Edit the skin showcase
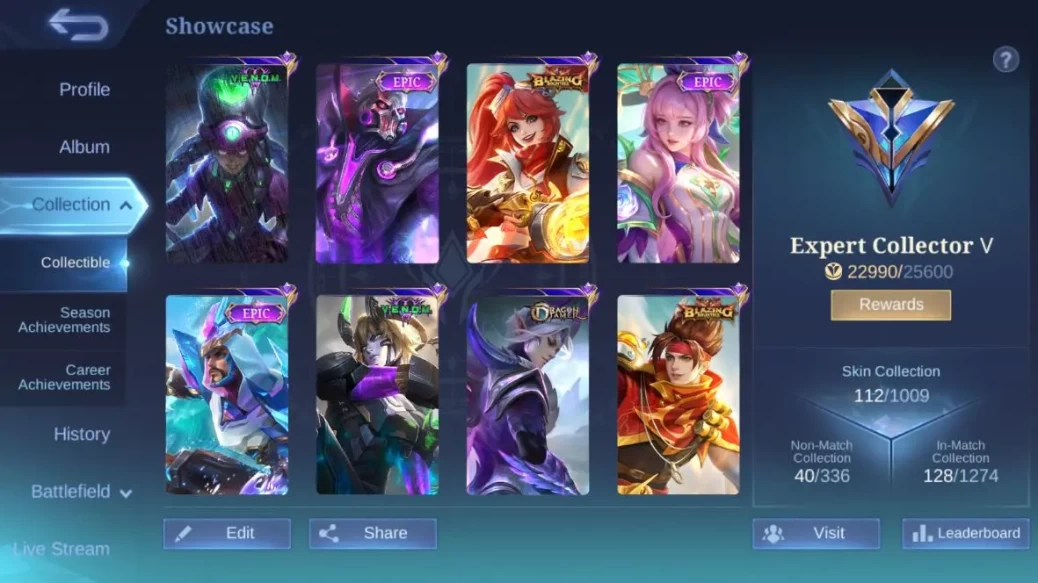This screenshot has width=1038, height=583. click(227, 533)
